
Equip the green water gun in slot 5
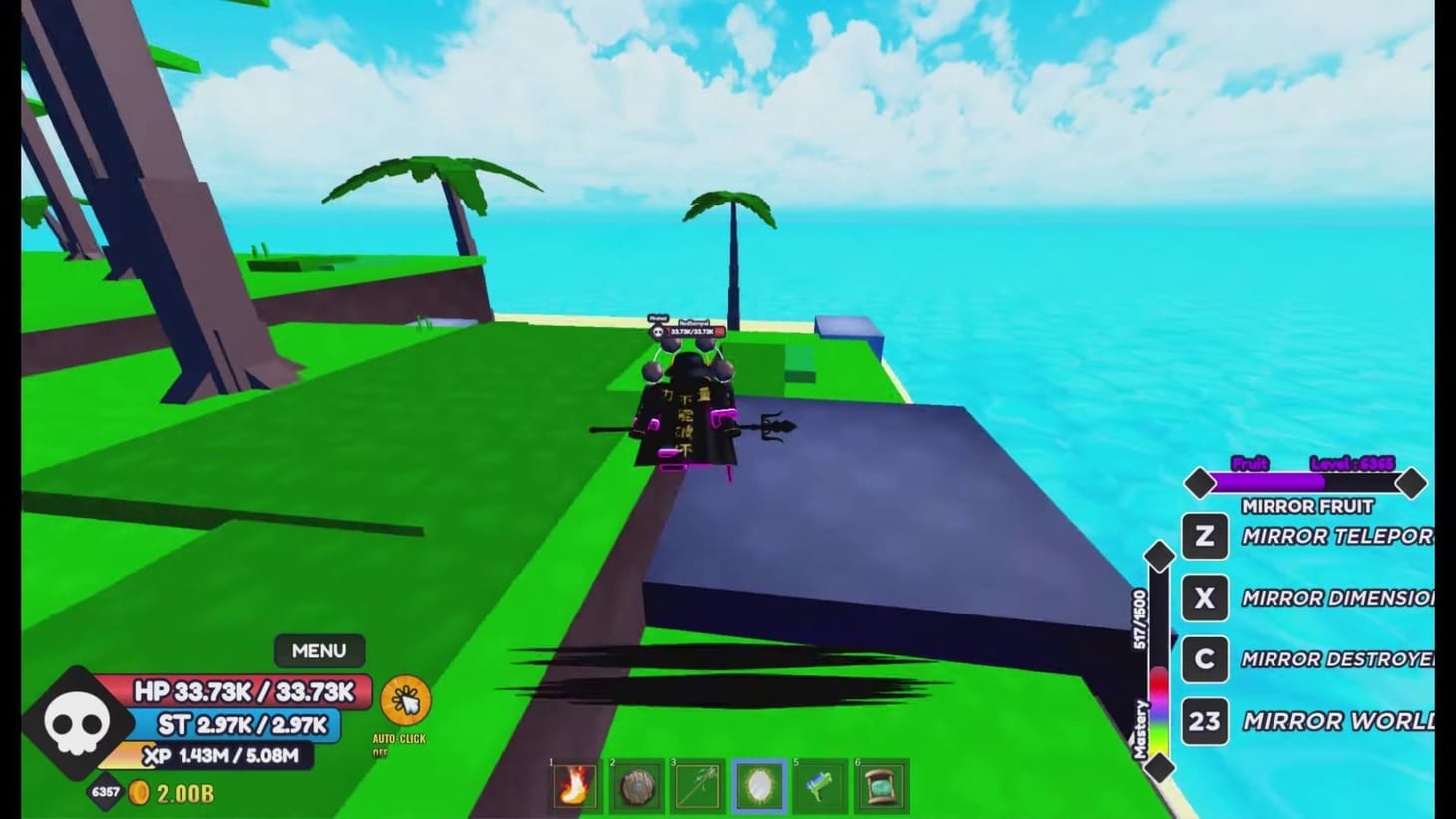tap(821, 785)
